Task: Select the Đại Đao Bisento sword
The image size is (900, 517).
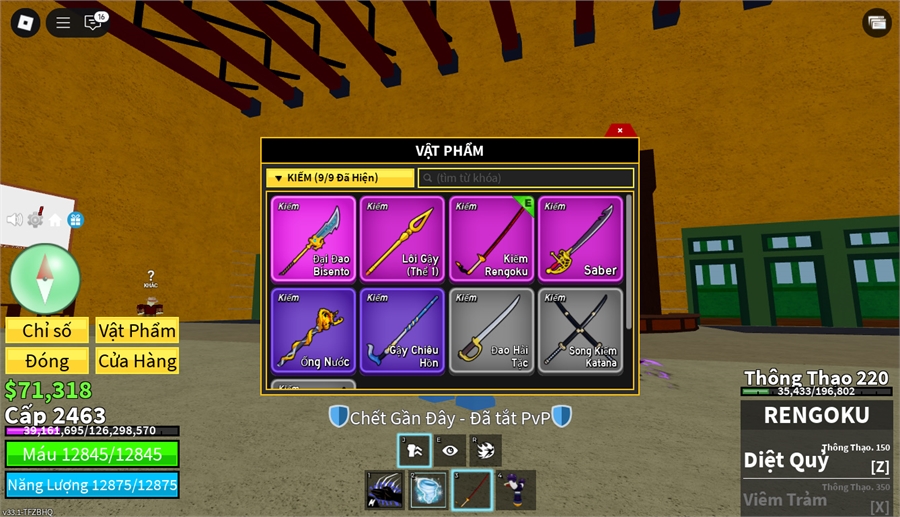Action: (x=313, y=239)
